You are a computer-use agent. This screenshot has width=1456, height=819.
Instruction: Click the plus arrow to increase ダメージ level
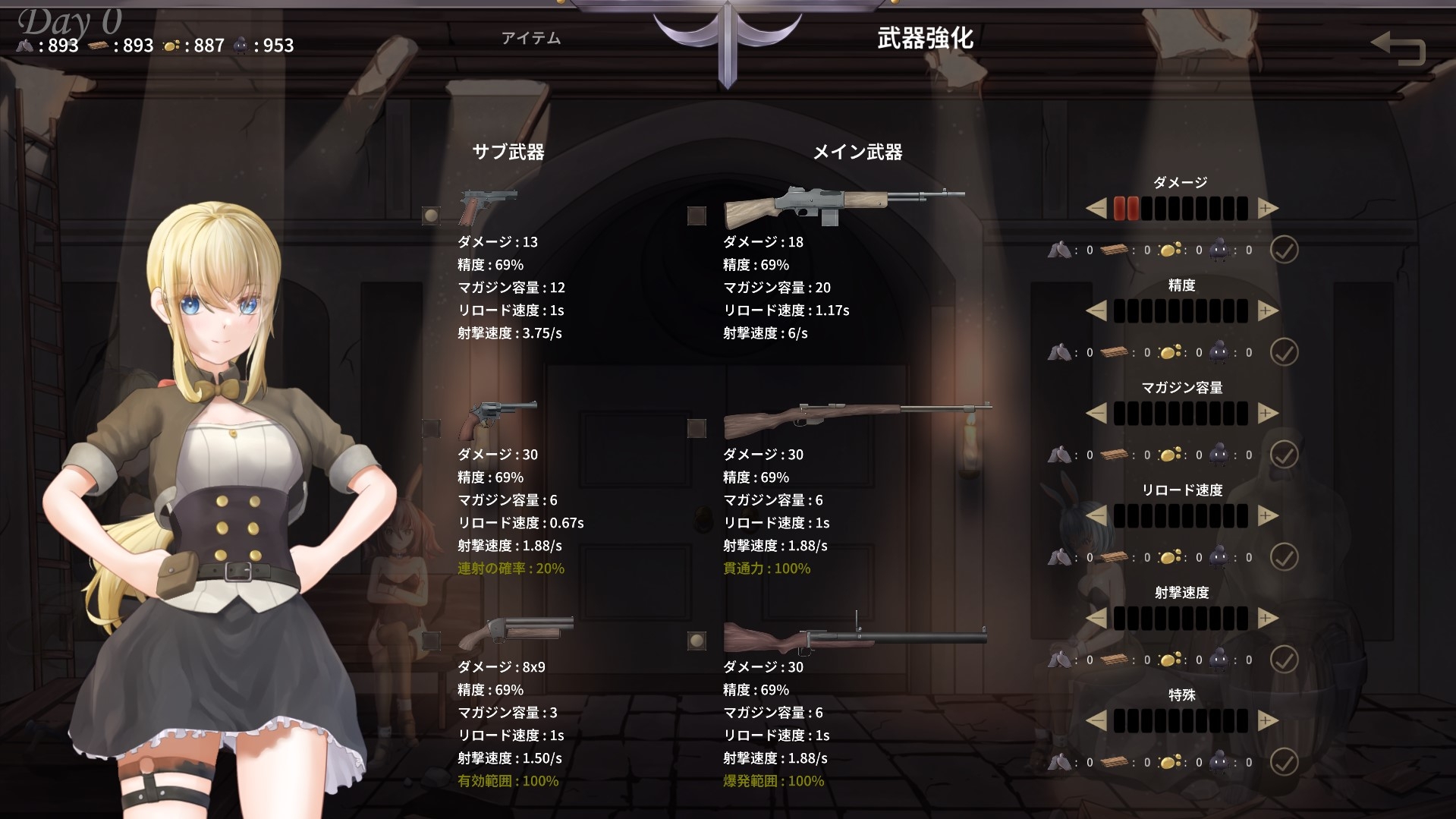(1267, 208)
